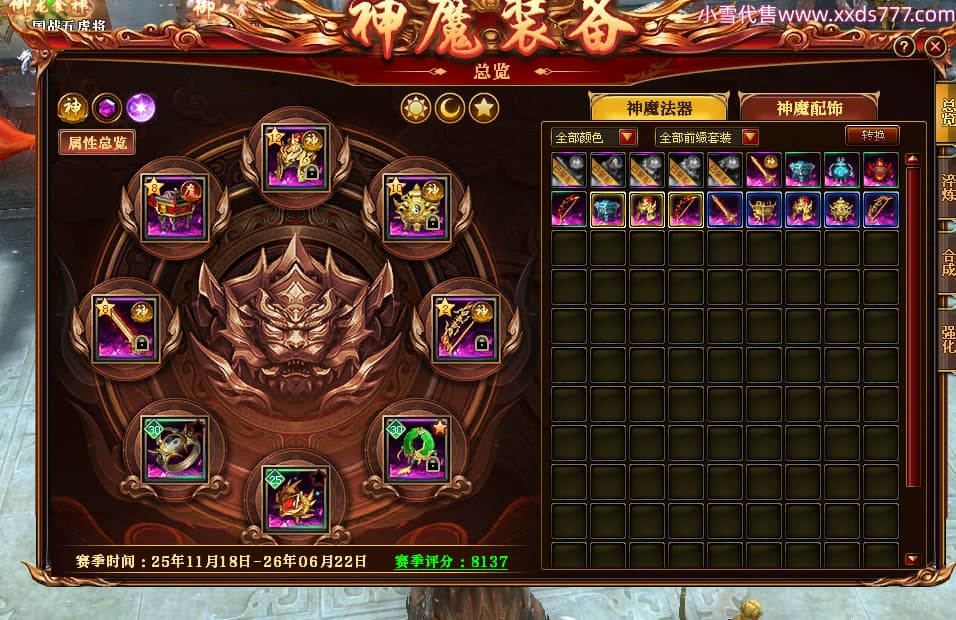Select the sun icon filter
Image resolution: width=956 pixels, height=620 pixels.
tap(416, 108)
